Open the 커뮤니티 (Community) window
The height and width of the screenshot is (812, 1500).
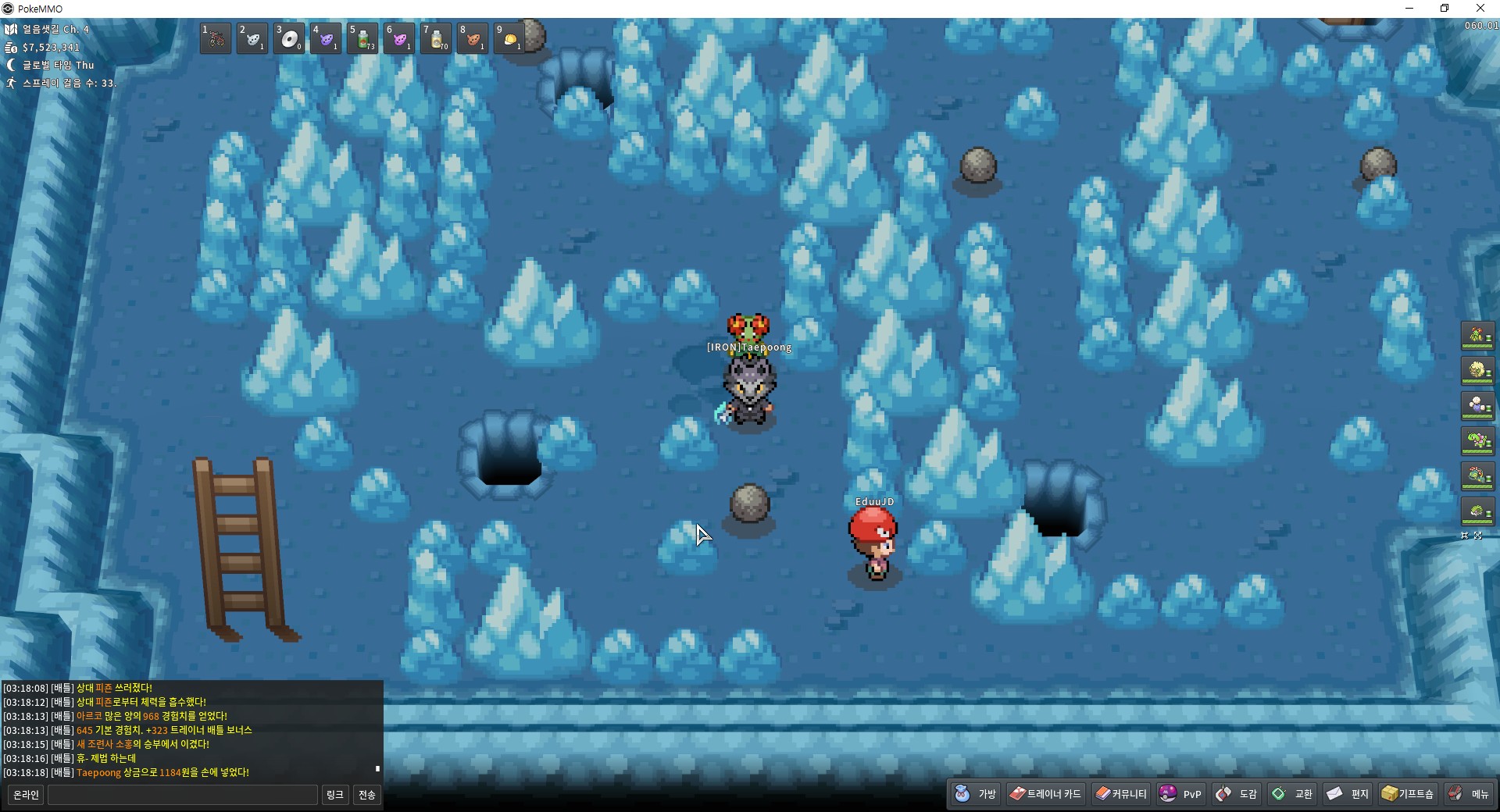1121,794
